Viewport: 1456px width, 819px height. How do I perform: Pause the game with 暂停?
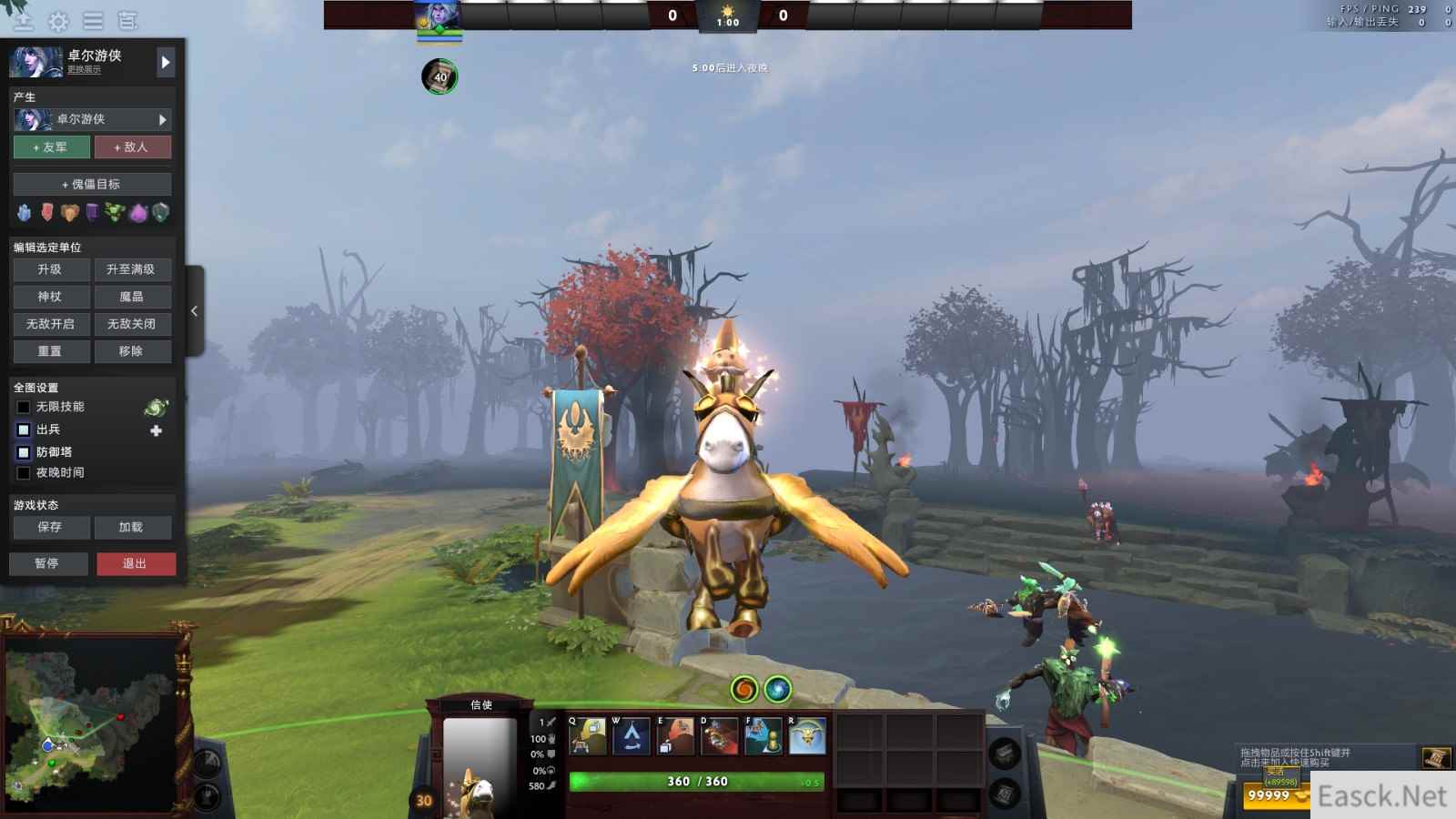click(48, 563)
